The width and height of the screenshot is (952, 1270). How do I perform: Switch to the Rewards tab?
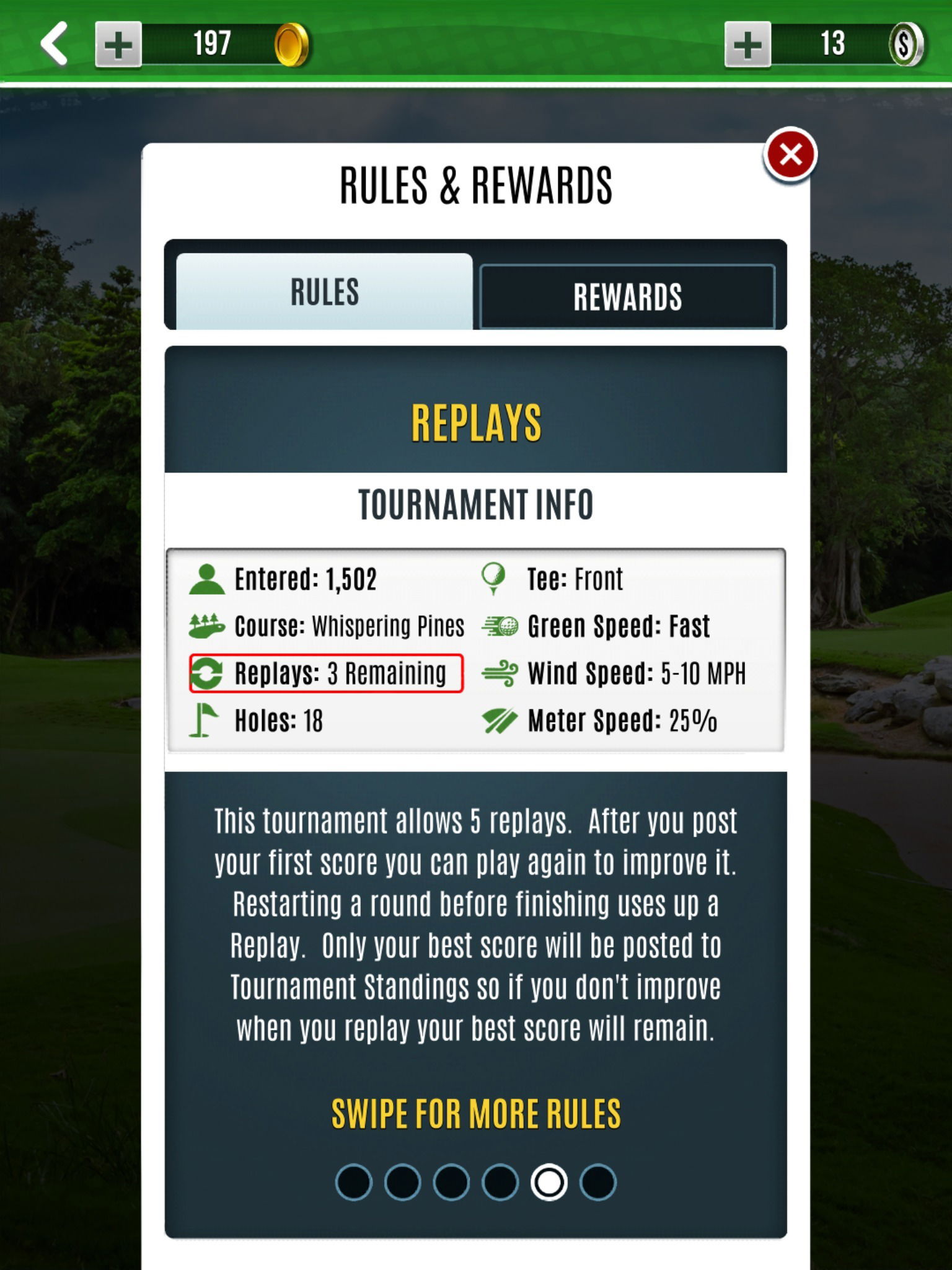627,296
